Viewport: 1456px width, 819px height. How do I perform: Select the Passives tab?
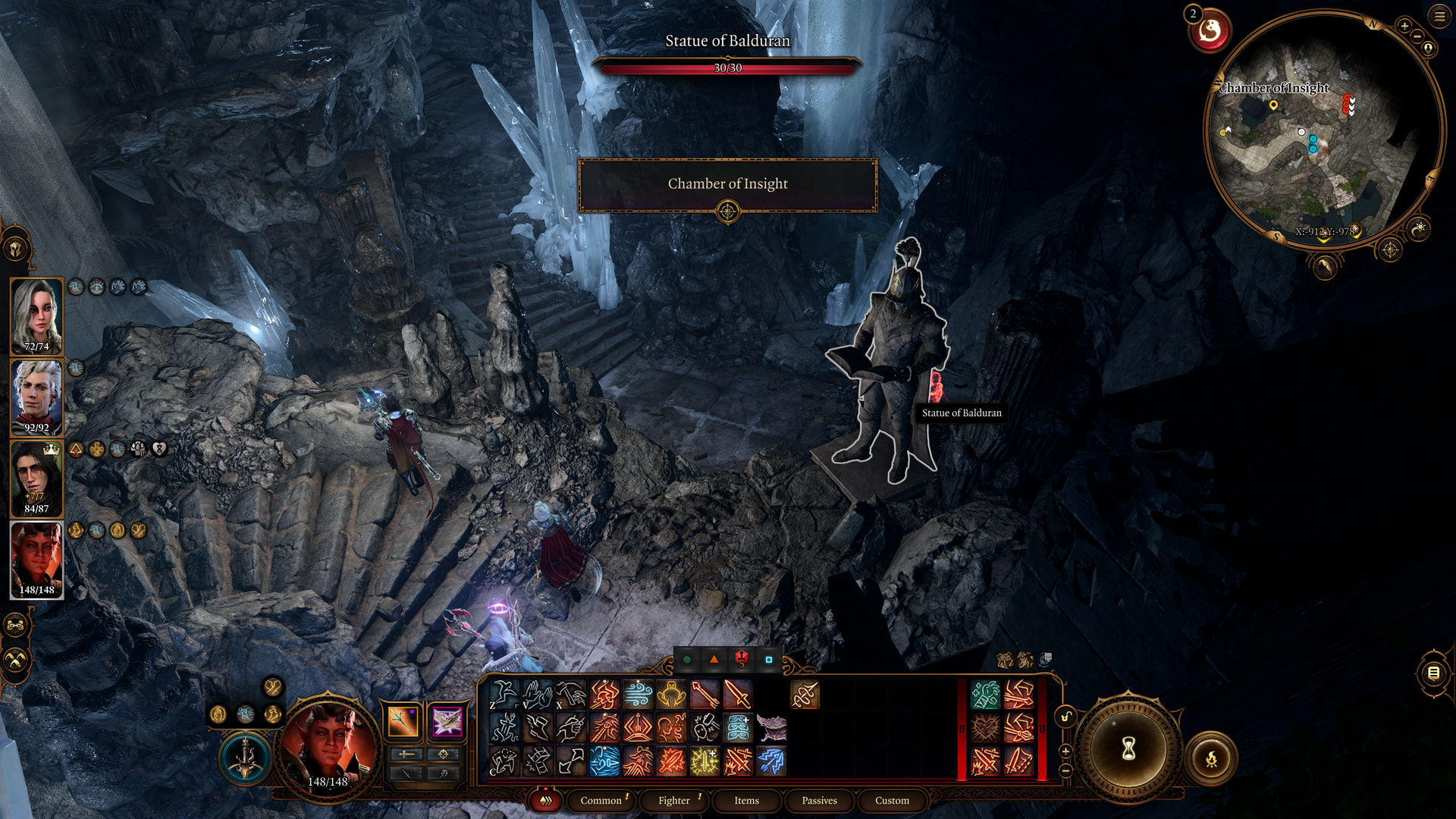tap(819, 800)
